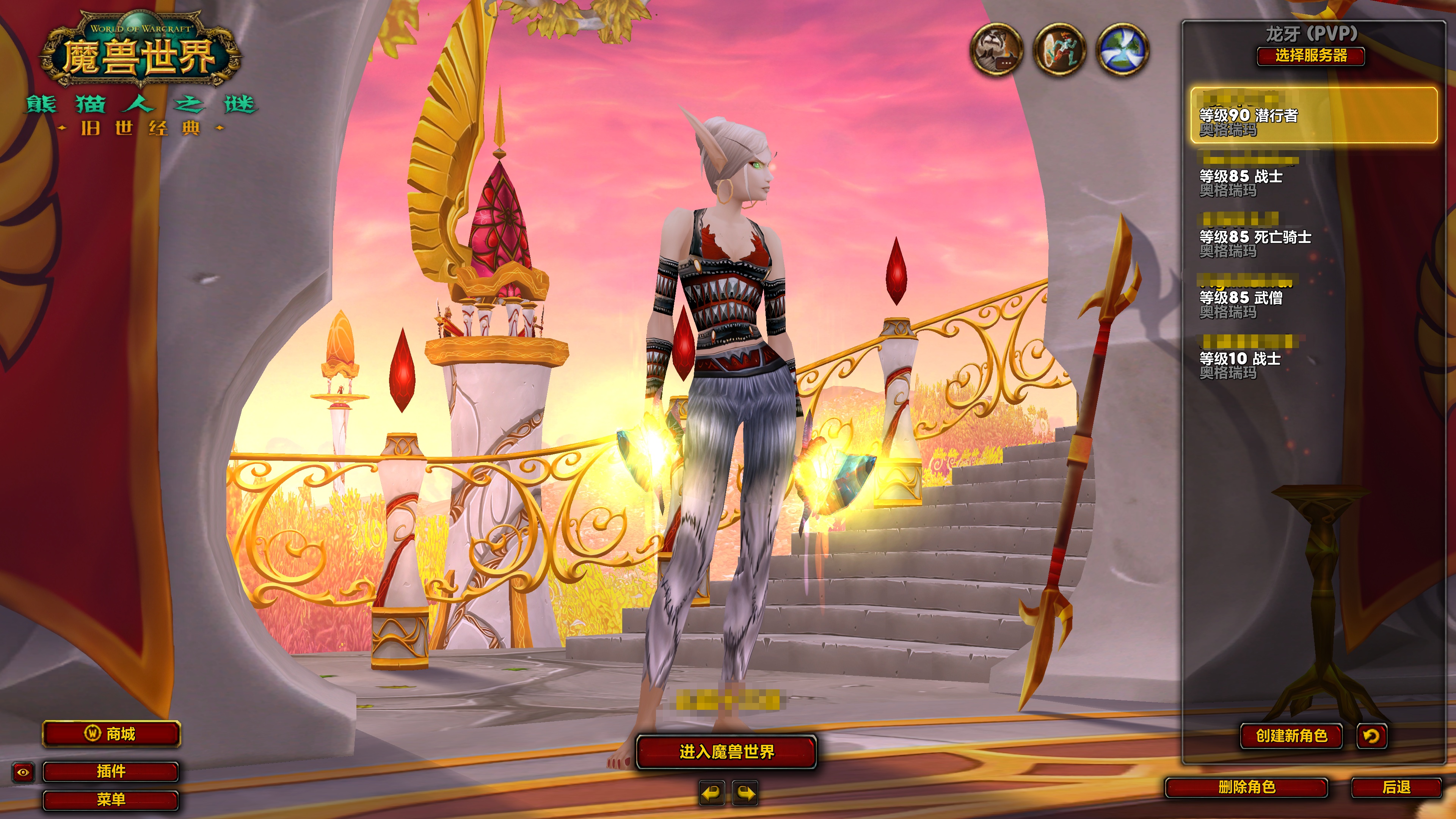Open the 菜单 game menu
Image resolution: width=1456 pixels, height=819 pixels.
tap(111, 799)
